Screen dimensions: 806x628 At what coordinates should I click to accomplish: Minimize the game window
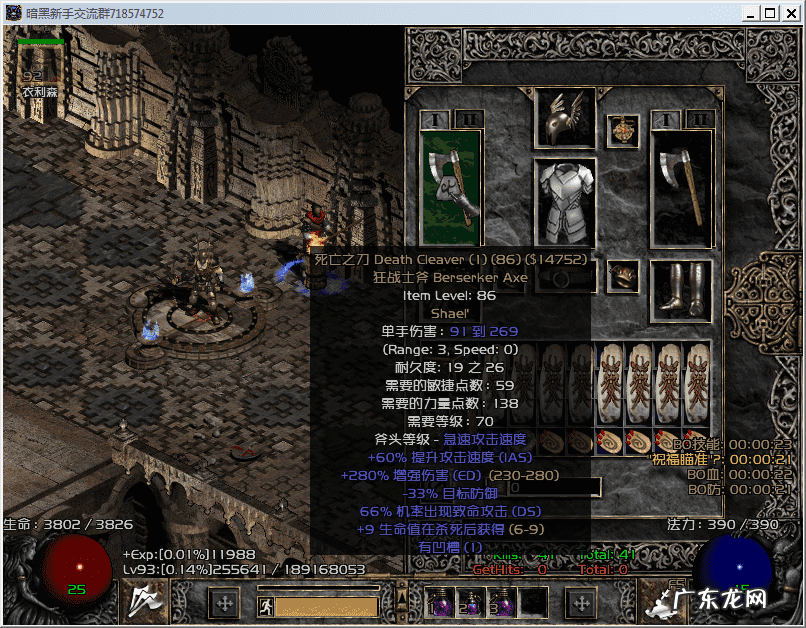pos(748,13)
